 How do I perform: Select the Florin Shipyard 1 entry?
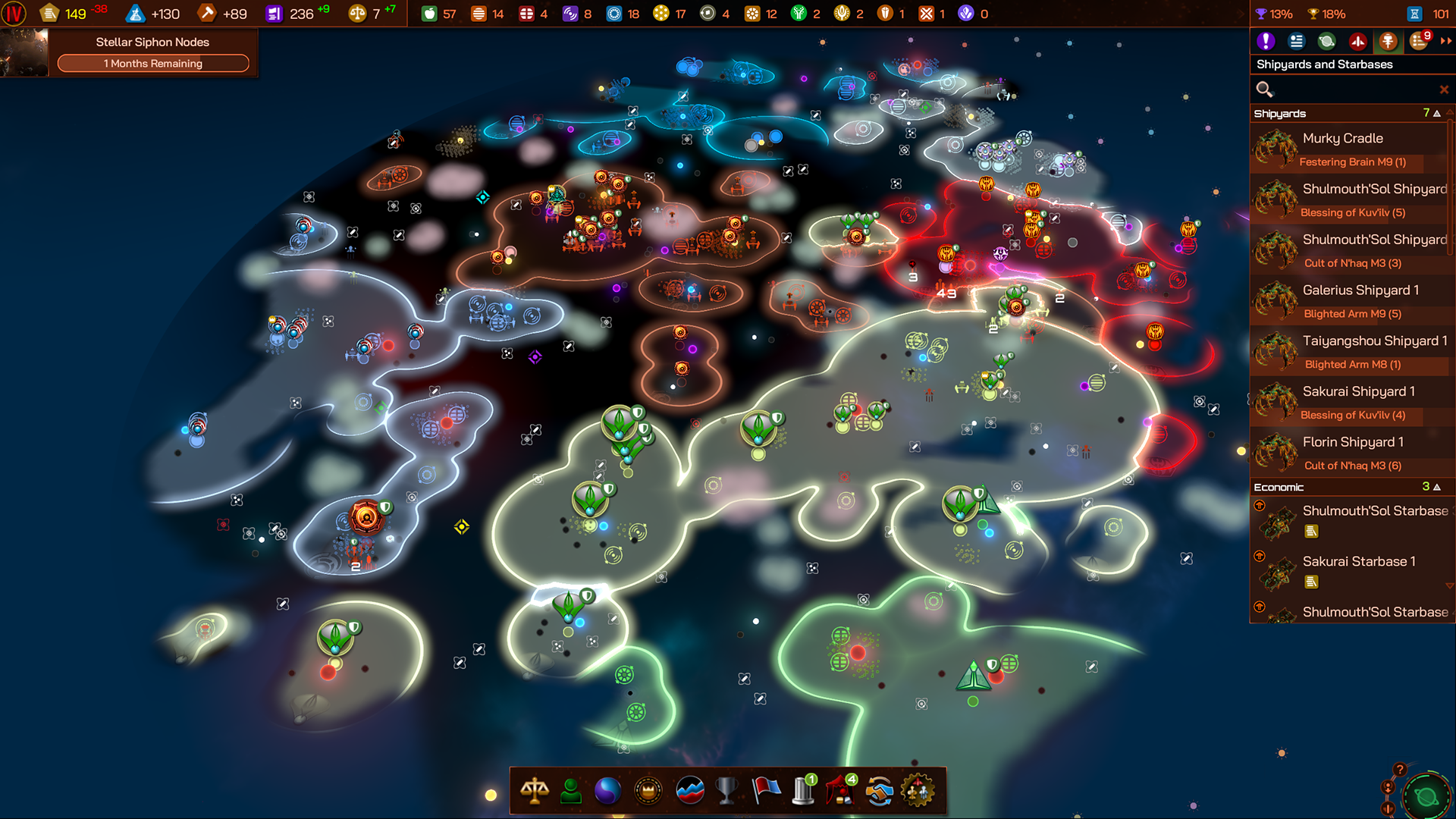[x=1348, y=453]
